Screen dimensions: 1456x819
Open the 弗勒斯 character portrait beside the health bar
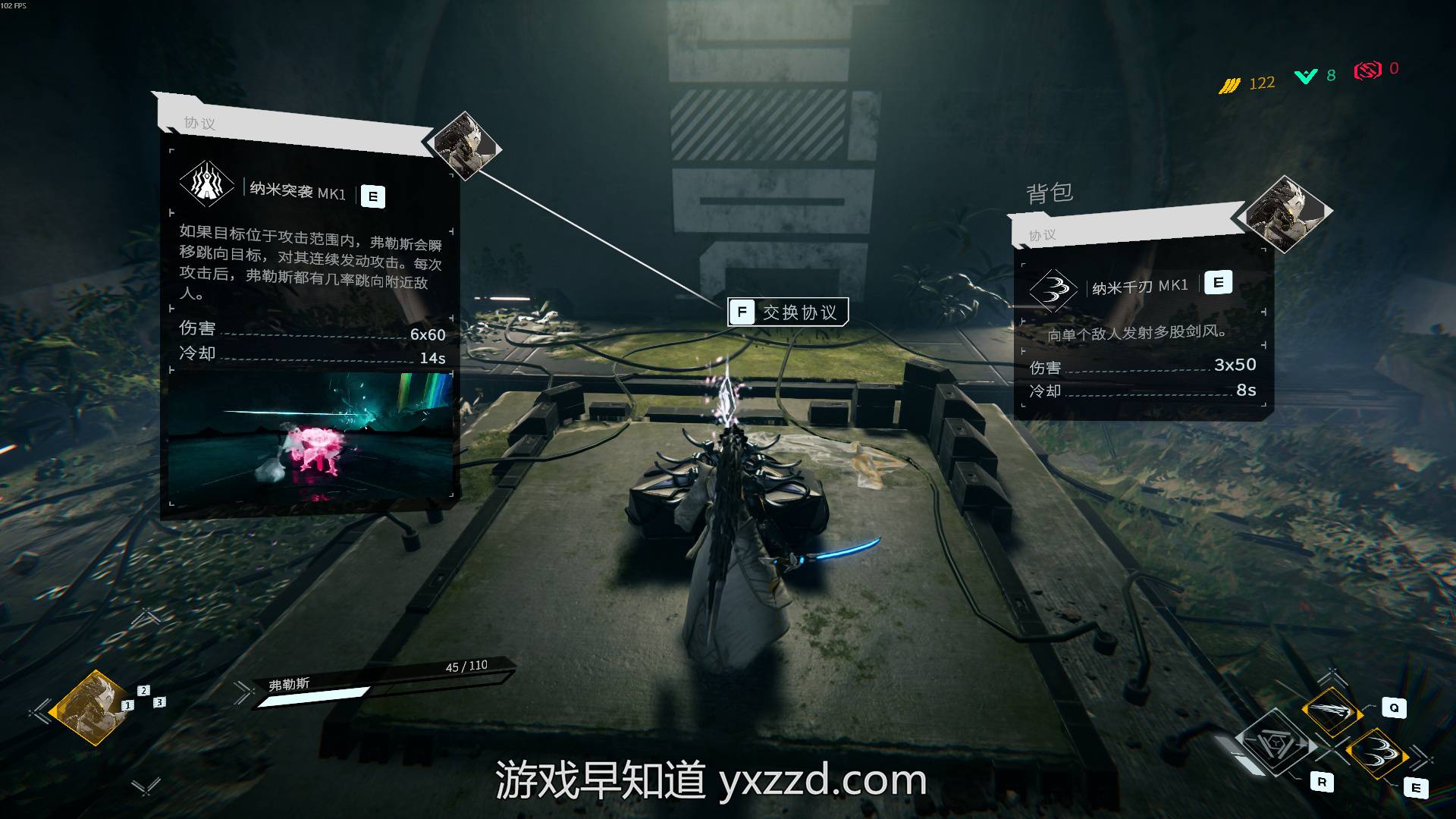[x=88, y=707]
